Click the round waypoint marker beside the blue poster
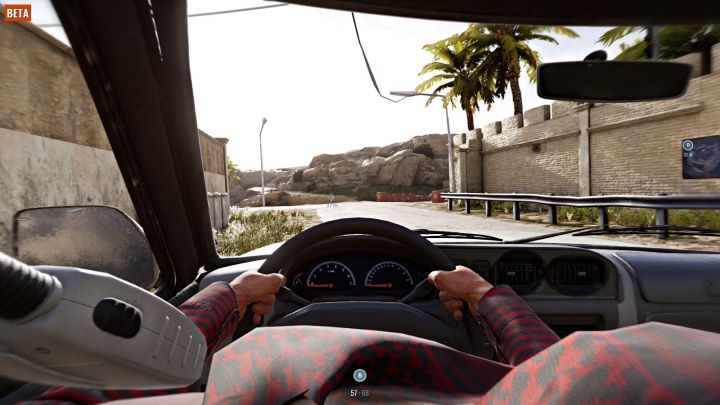 tap(687, 145)
